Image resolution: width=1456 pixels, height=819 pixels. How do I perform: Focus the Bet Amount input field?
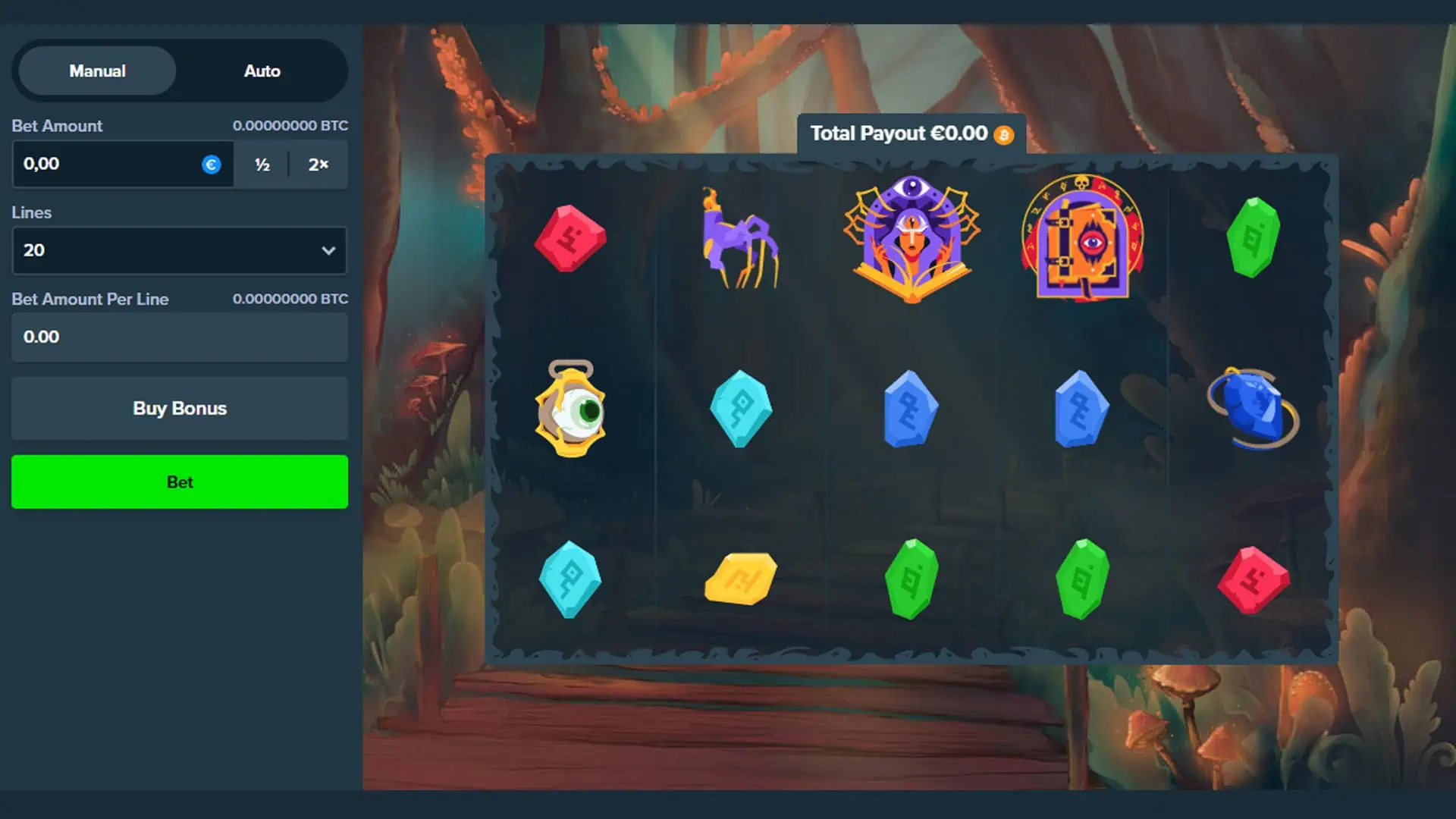(x=106, y=164)
